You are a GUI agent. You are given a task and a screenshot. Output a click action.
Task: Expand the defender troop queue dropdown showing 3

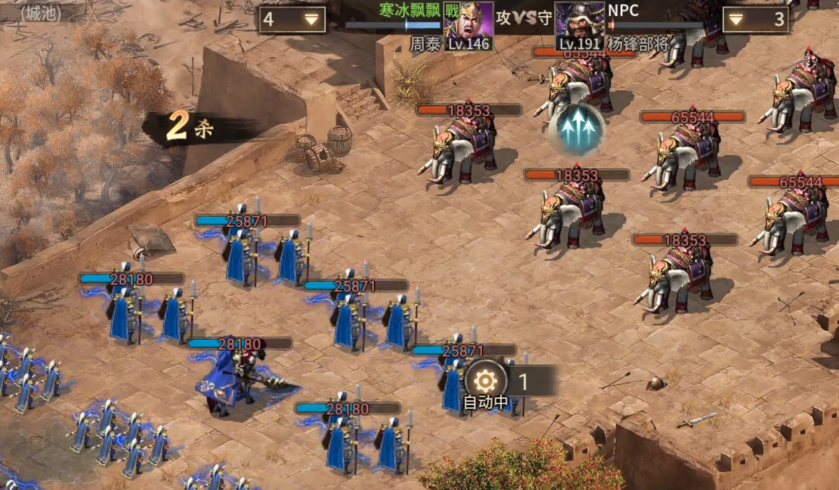click(755, 19)
